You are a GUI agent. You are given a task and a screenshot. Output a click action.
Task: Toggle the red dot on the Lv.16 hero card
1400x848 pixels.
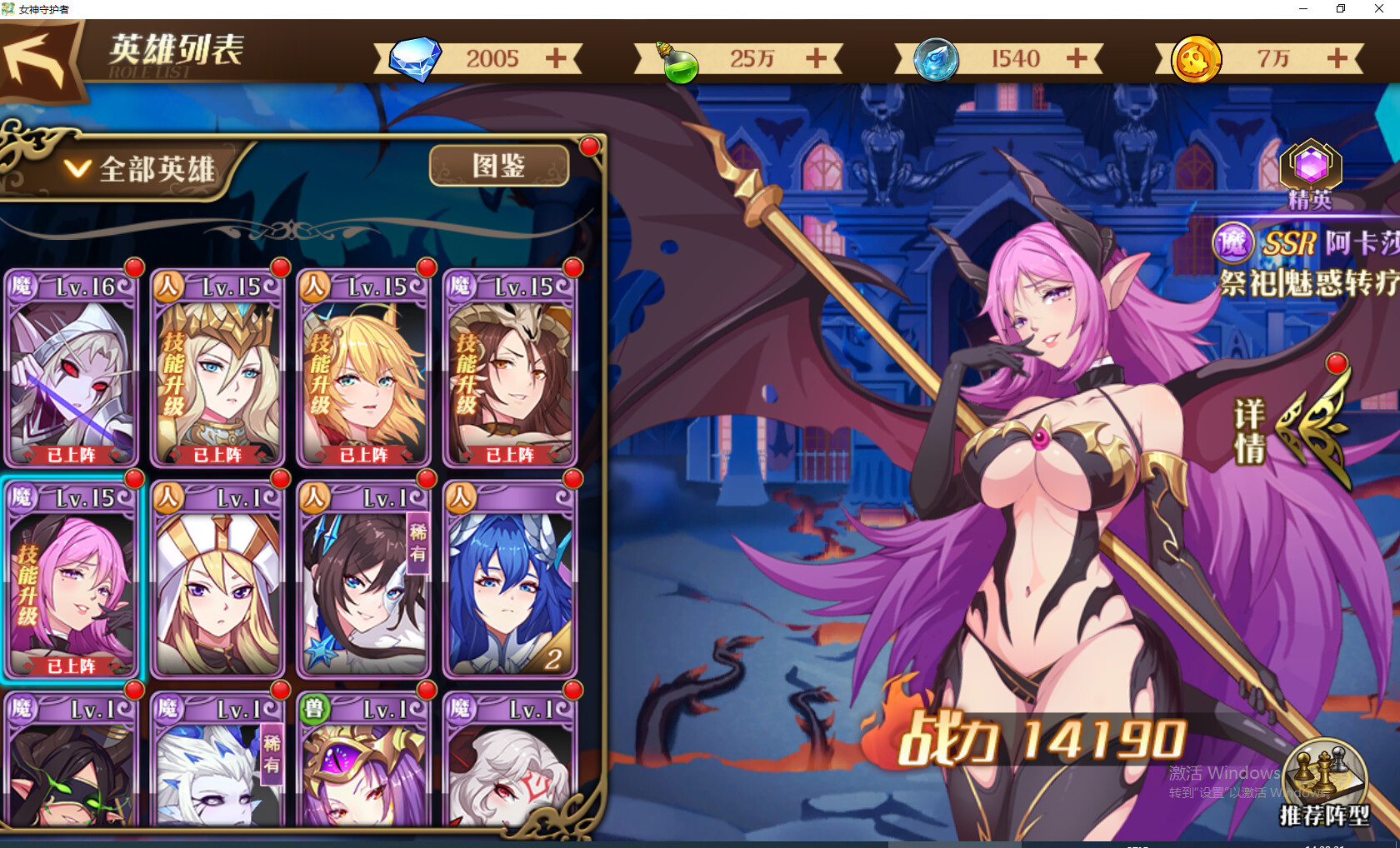[x=132, y=268]
